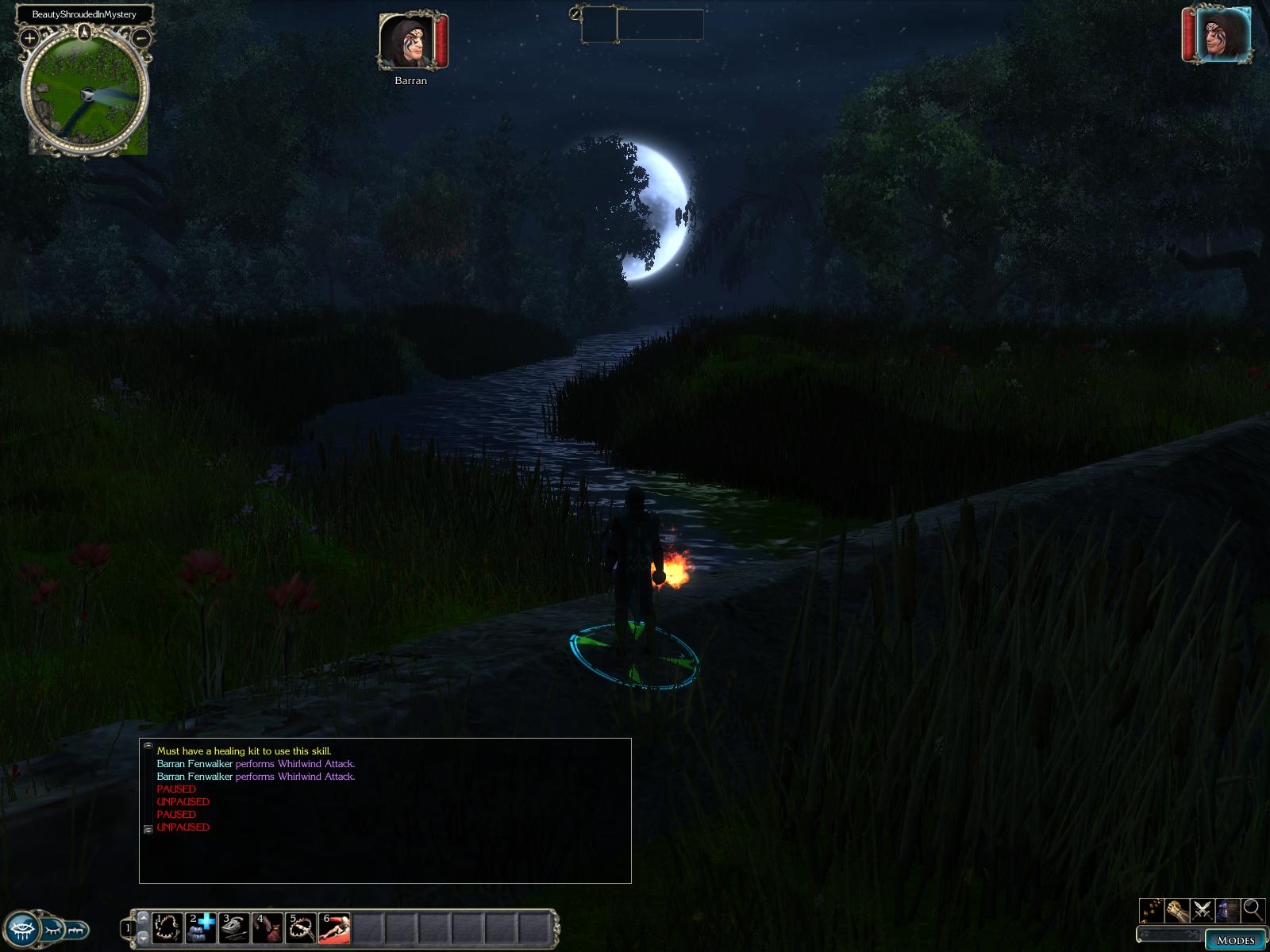
Task: Zoom in the minimap with the plus button
Action: [29, 37]
